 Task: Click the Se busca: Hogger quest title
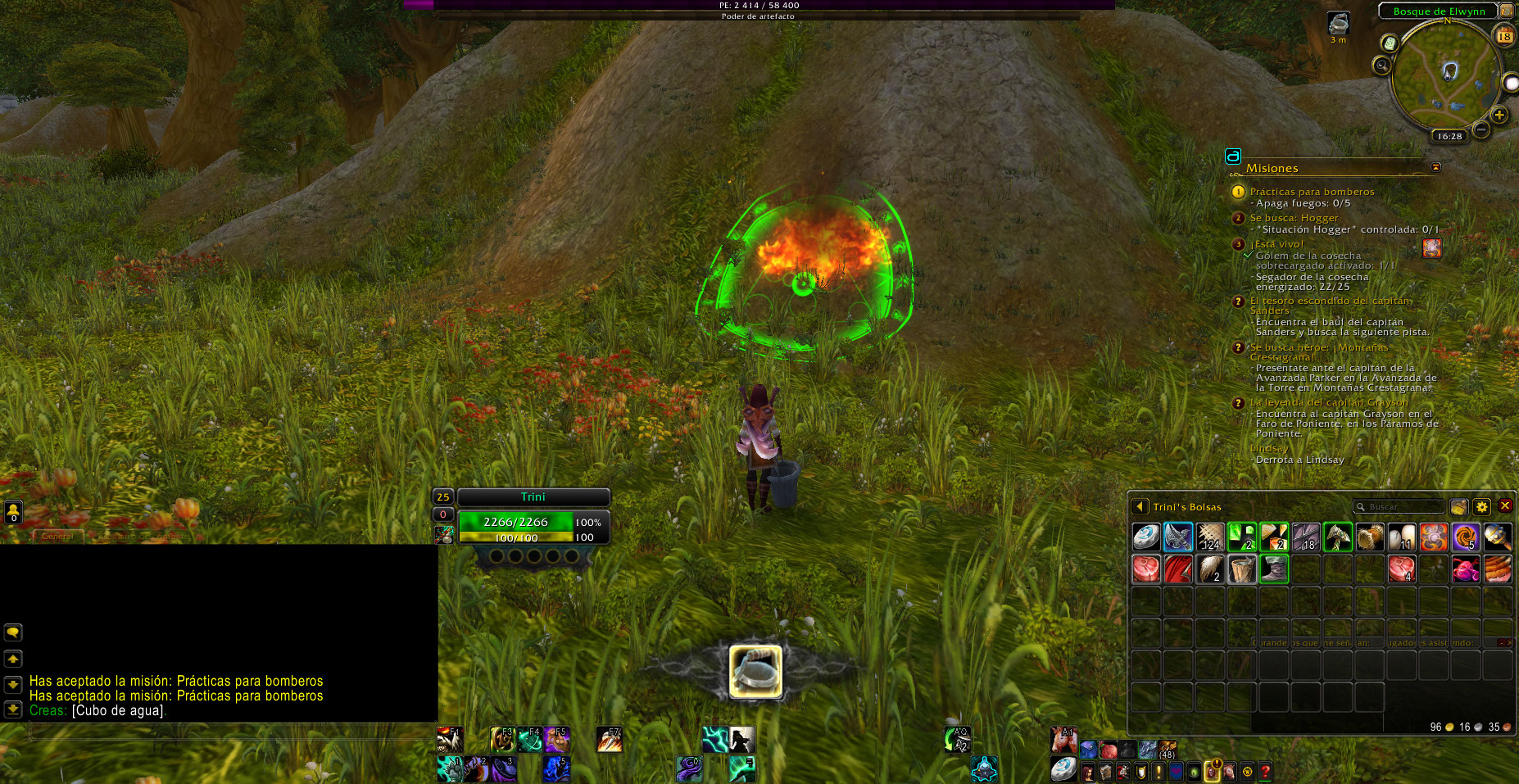coord(1294,218)
